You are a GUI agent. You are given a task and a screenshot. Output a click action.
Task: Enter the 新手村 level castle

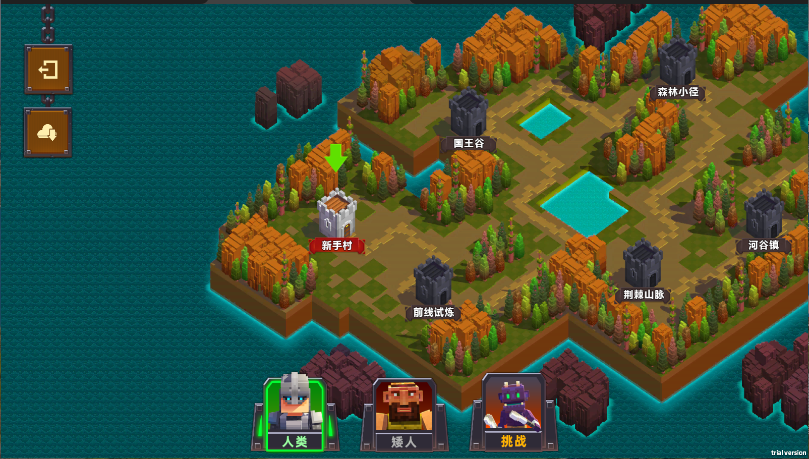click(337, 214)
